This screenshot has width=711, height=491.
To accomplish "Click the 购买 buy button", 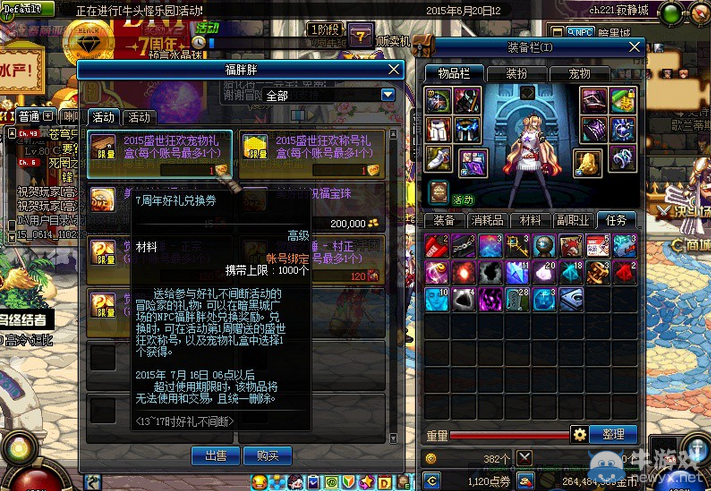I will pos(266,455).
